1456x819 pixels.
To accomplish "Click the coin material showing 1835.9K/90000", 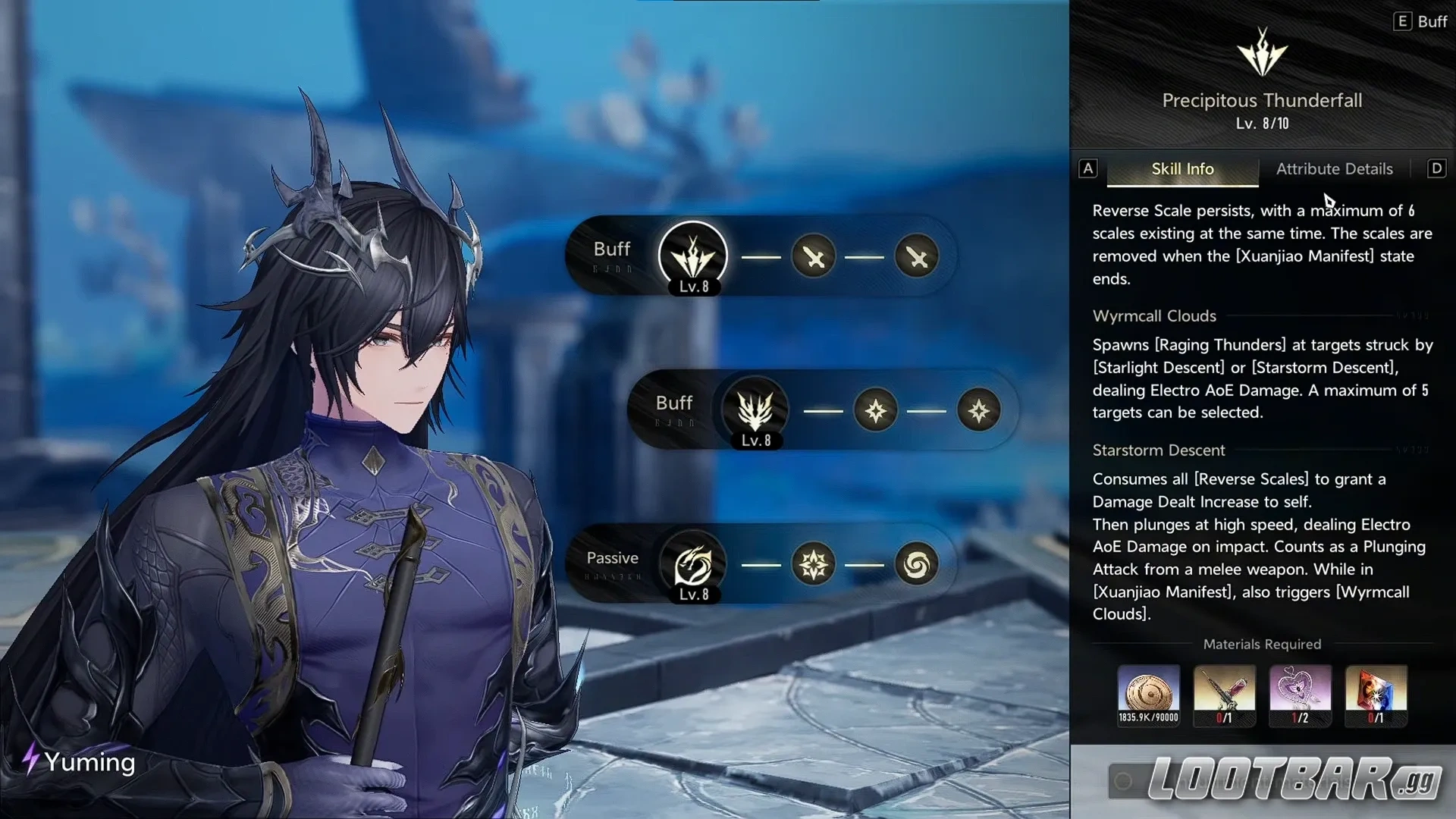I will (x=1148, y=694).
